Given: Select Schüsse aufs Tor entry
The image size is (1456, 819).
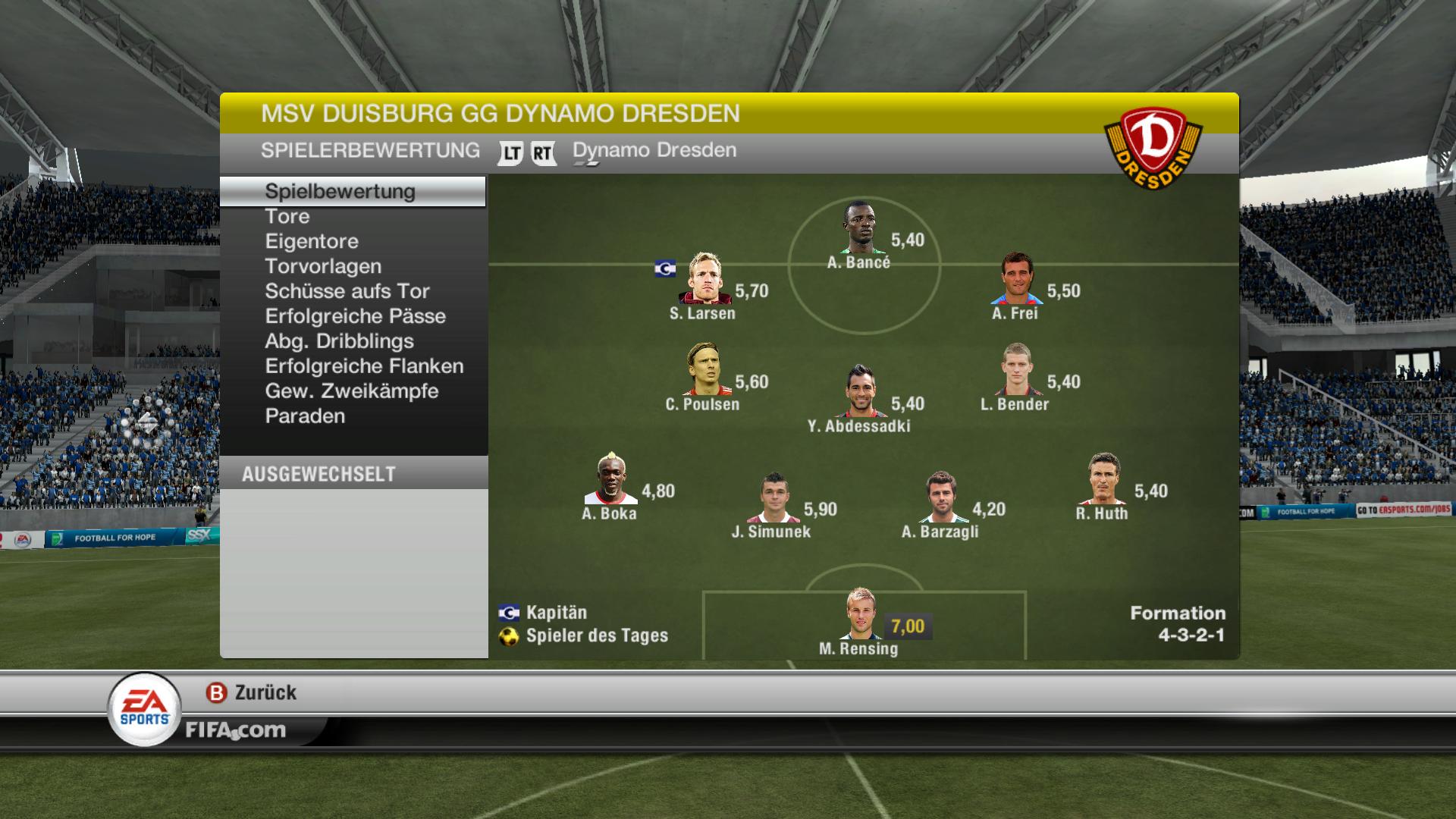Looking at the screenshot, I should click(347, 291).
